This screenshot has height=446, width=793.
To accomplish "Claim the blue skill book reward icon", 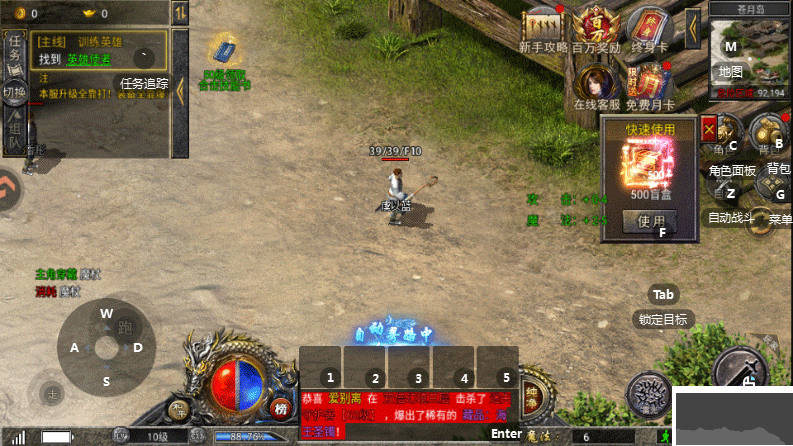I will pos(222,50).
